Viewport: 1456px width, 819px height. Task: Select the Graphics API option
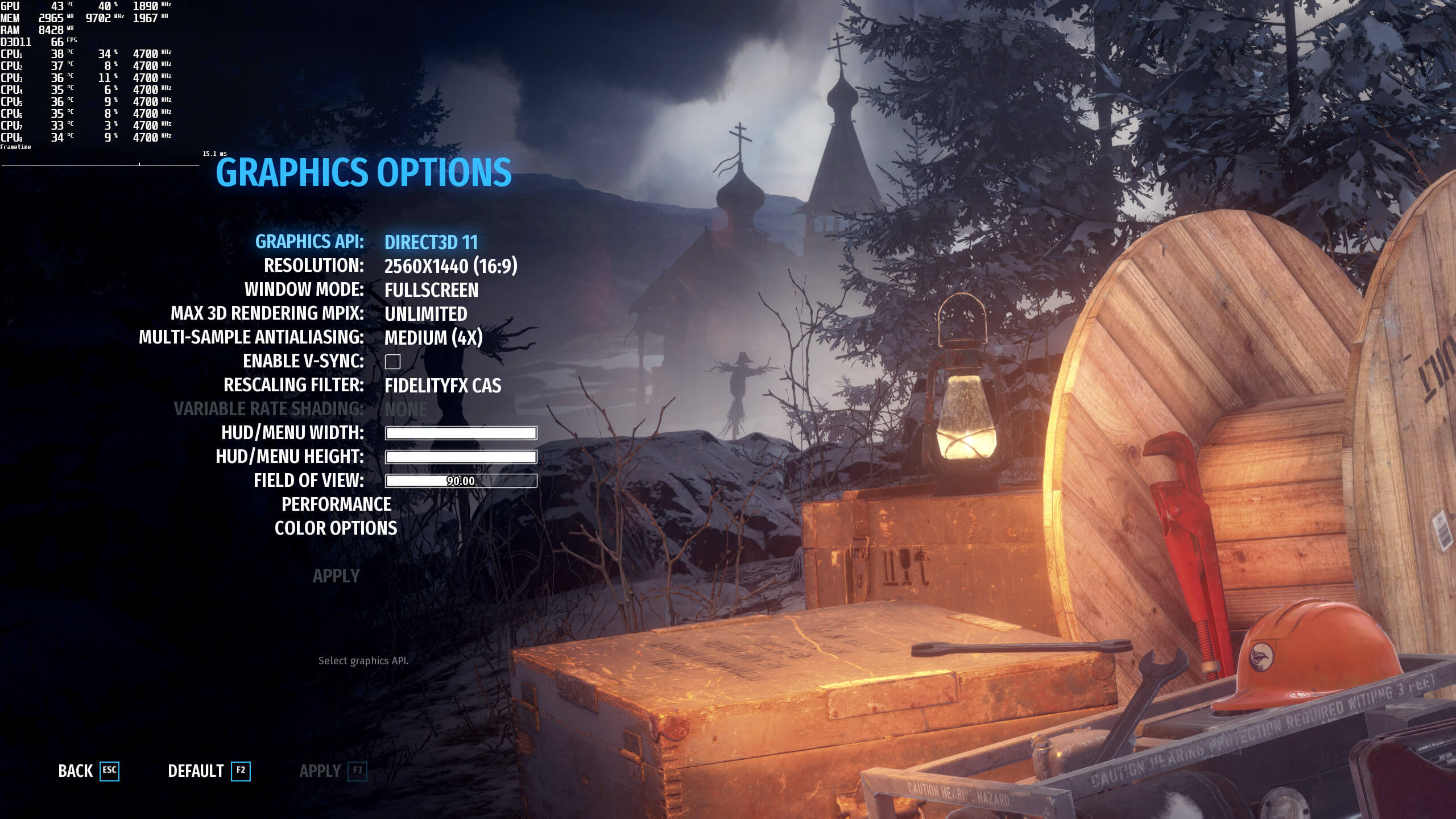coord(431,242)
